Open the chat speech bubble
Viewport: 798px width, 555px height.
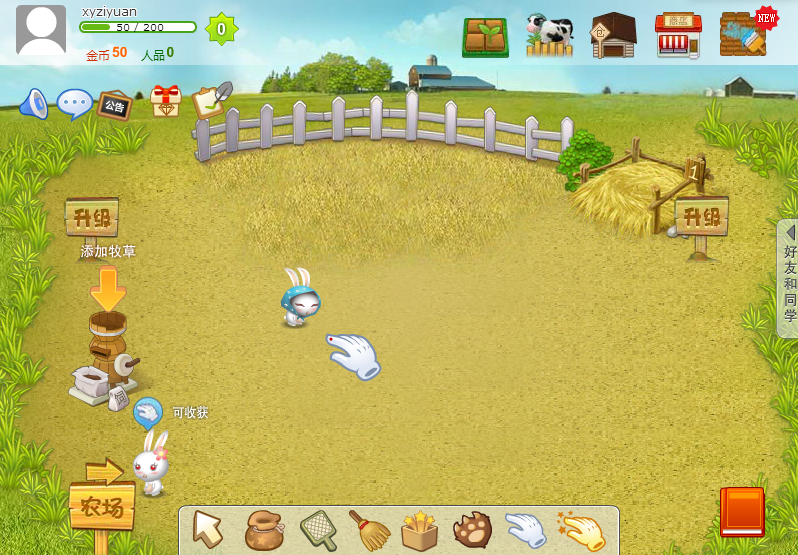[x=74, y=103]
